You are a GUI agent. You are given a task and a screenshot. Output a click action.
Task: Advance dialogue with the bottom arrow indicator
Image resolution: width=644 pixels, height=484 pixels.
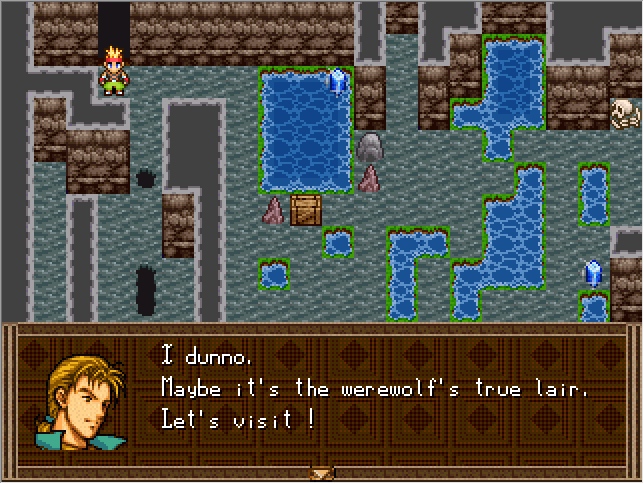pyautogui.click(x=321, y=472)
